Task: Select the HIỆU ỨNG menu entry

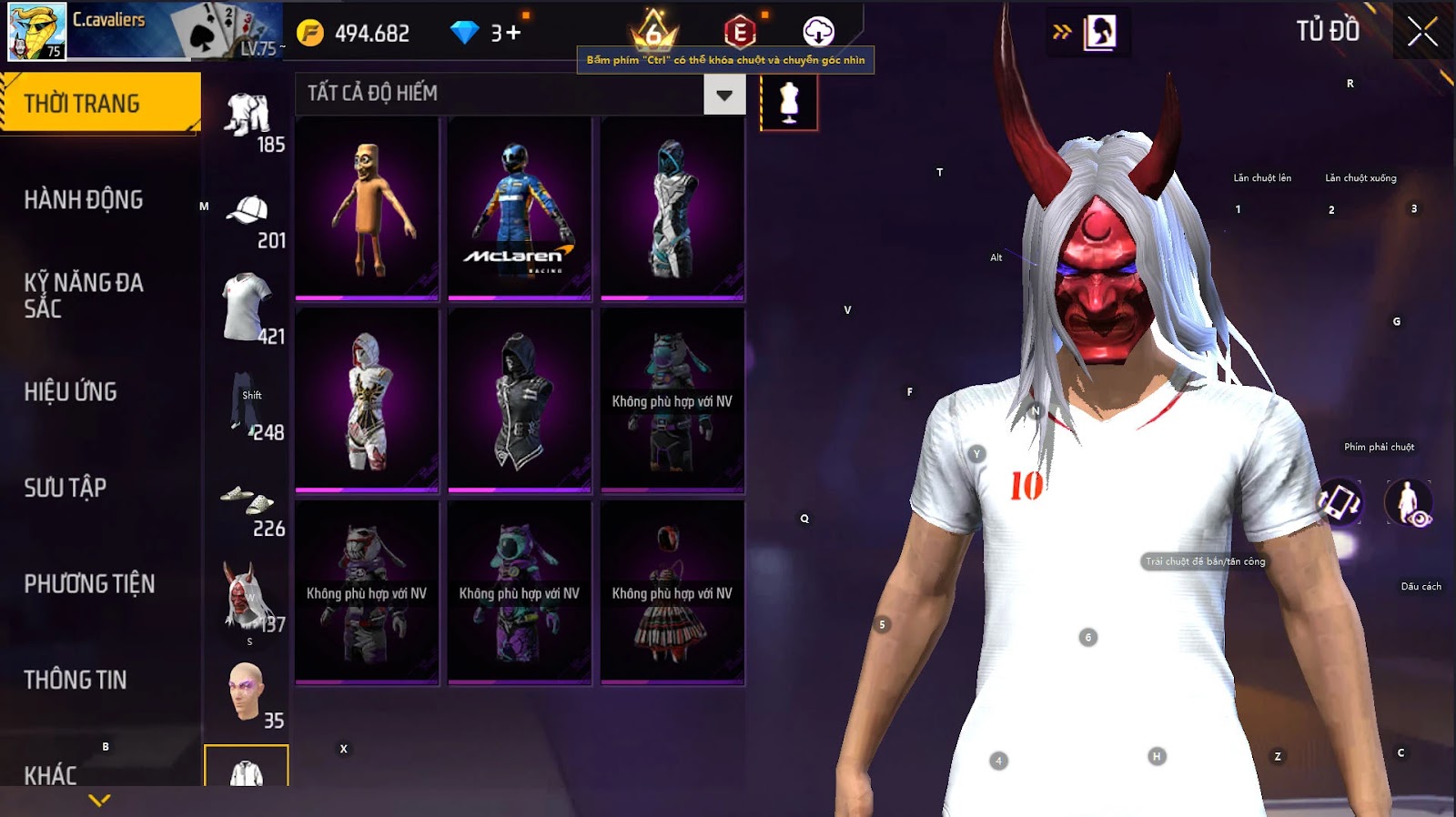Action: point(71,392)
